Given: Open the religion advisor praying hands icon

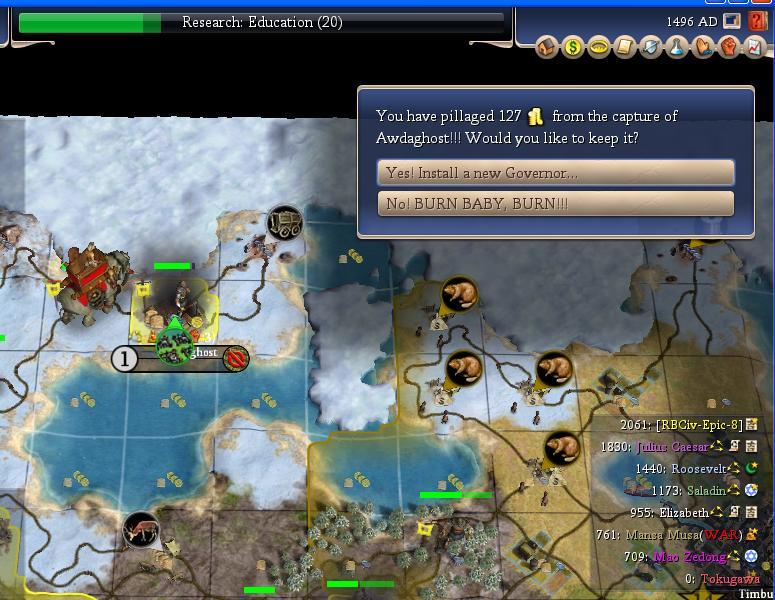Looking at the screenshot, I should point(703,47).
